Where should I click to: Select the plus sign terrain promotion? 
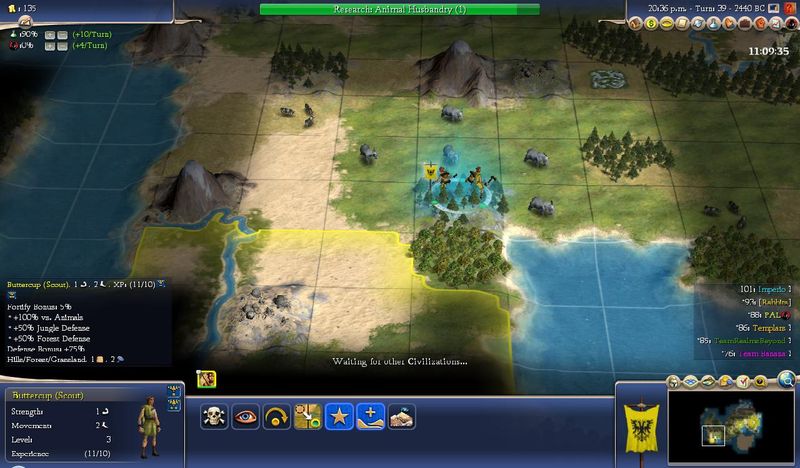(370, 416)
